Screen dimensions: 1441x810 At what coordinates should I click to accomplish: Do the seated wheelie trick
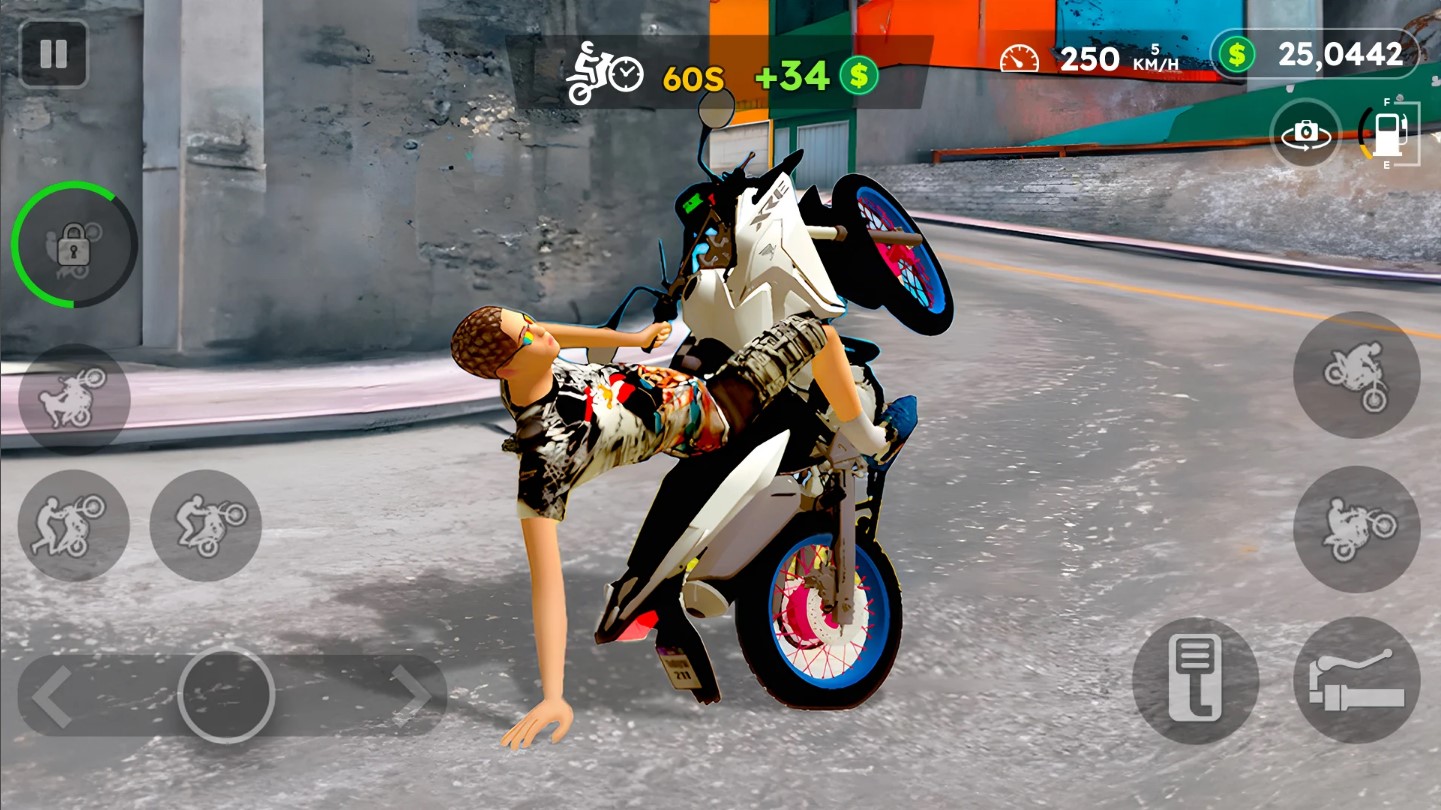click(1356, 528)
